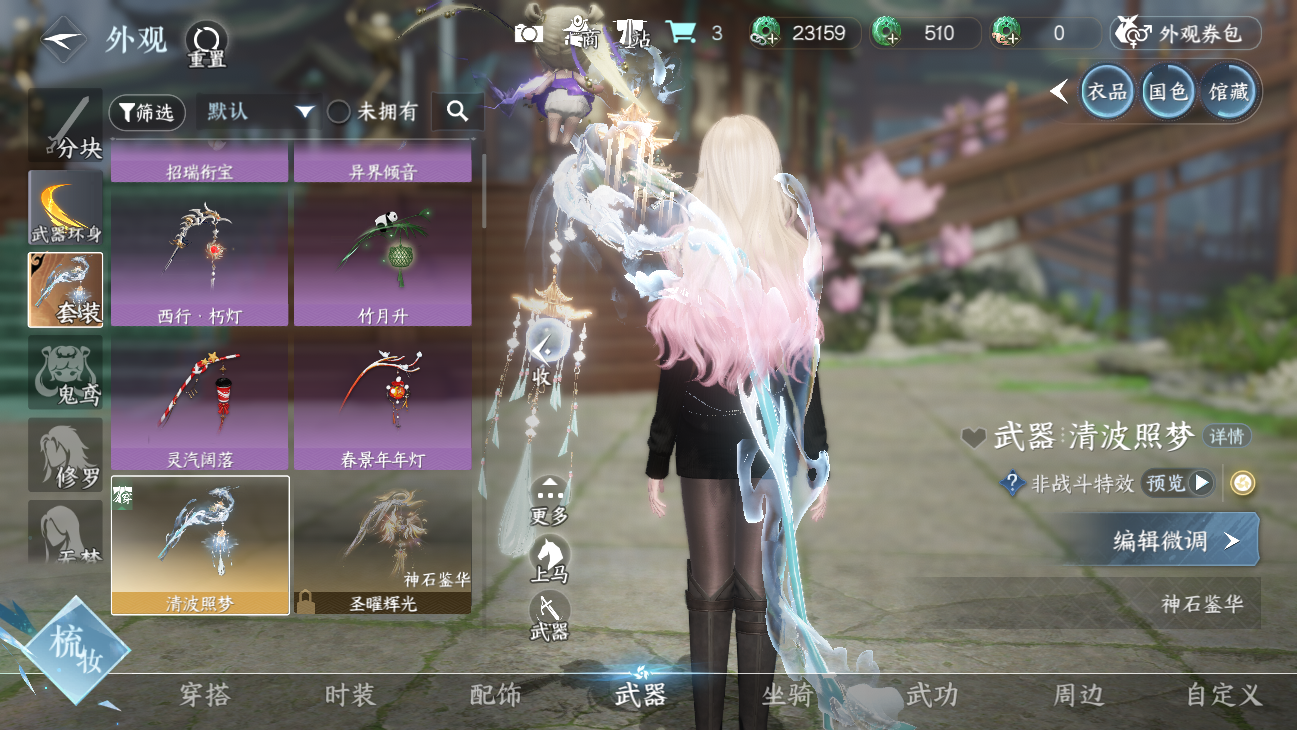Image resolution: width=1297 pixels, height=730 pixels.
Task: Open the shopping cart icon
Action: [681, 33]
